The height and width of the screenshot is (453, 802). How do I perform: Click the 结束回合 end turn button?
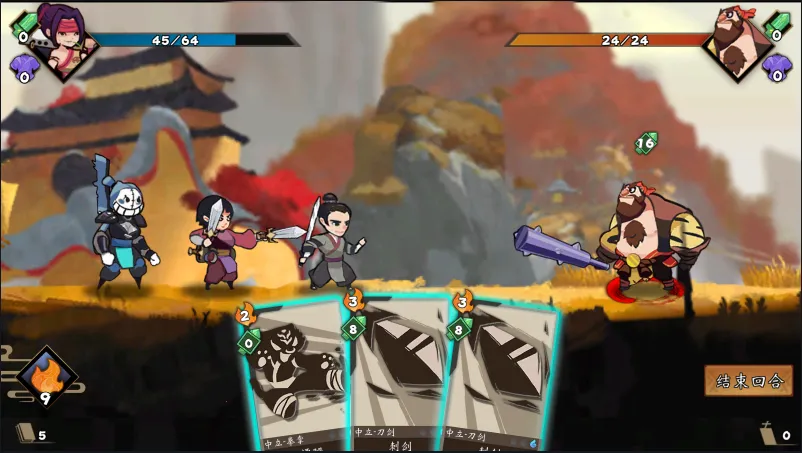[x=748, y=380]
